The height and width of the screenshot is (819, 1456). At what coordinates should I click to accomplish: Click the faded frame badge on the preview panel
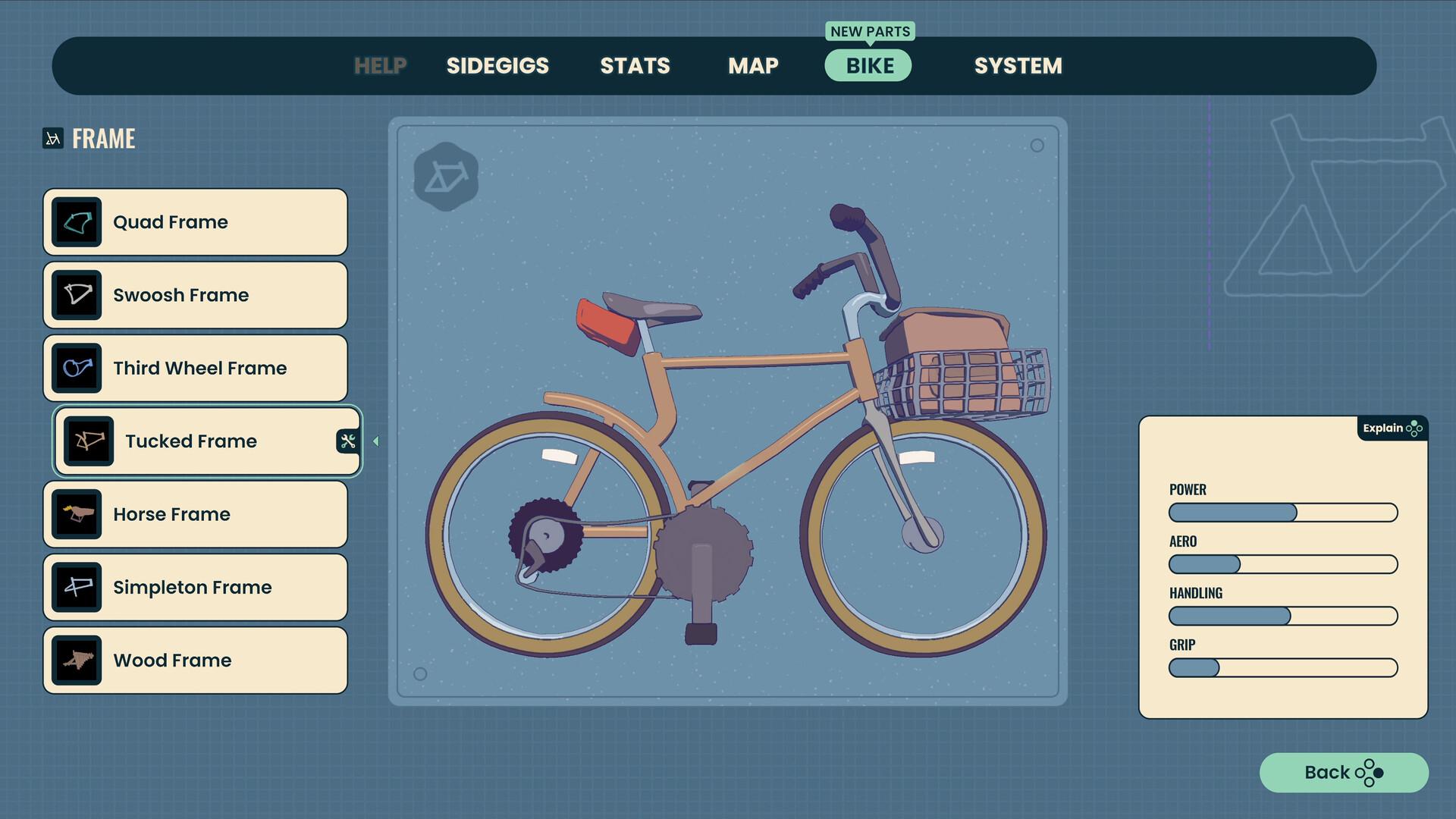coord(447,175)
